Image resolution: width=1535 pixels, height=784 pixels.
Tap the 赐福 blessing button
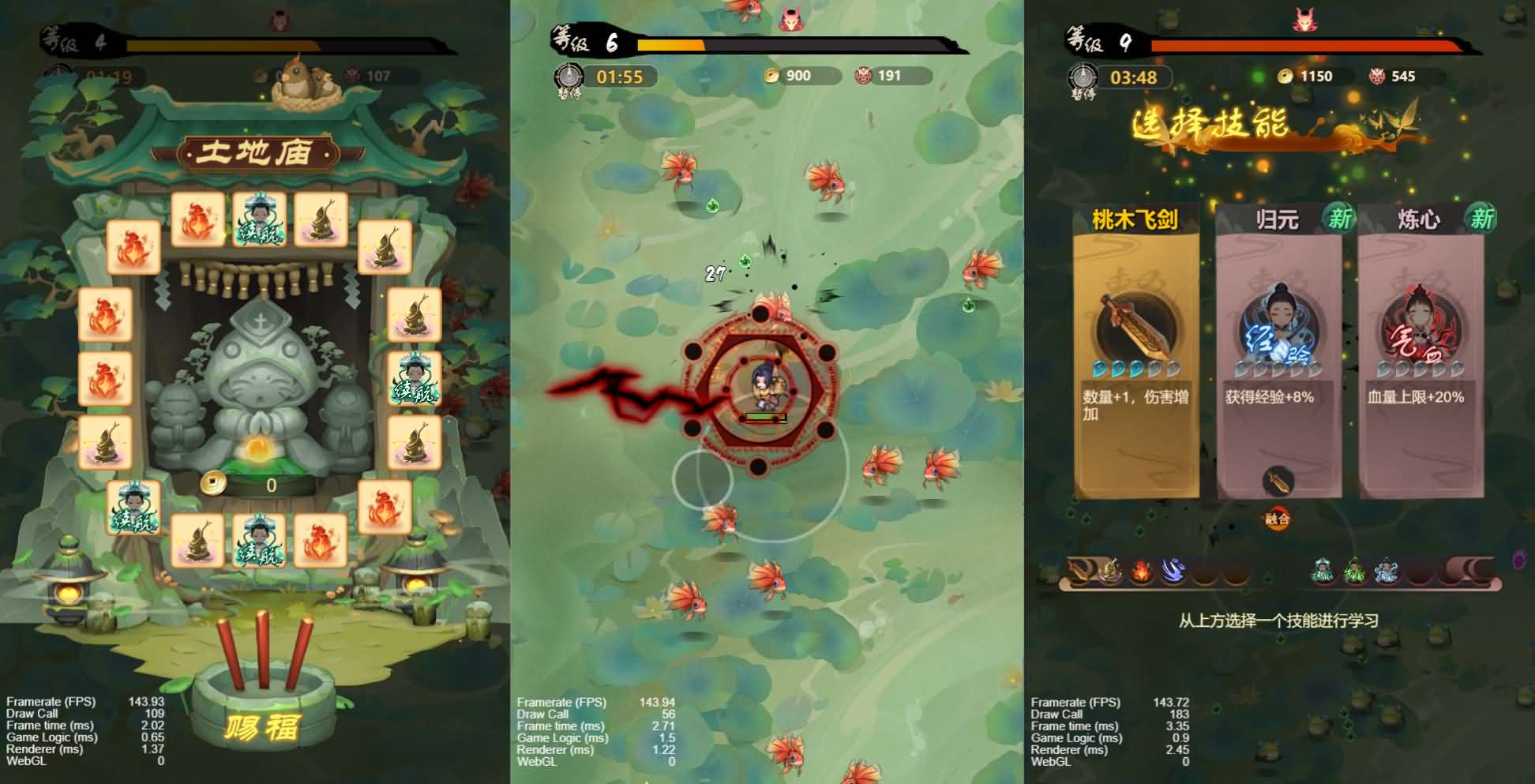pyautogui.click(x=262, y=726)
